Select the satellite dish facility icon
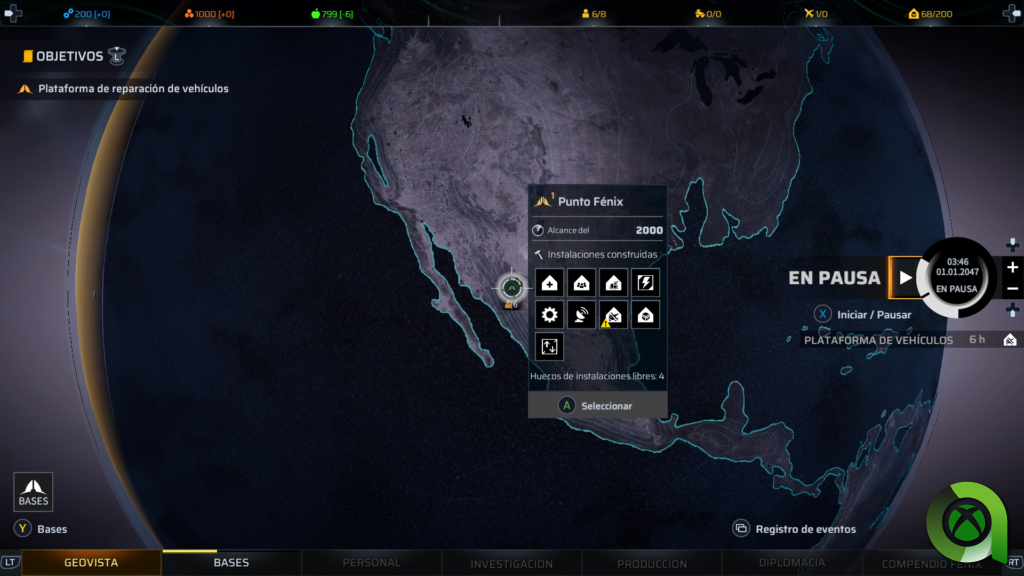Viewport: 1024px width, 576px height. click(x=581, y=315)
